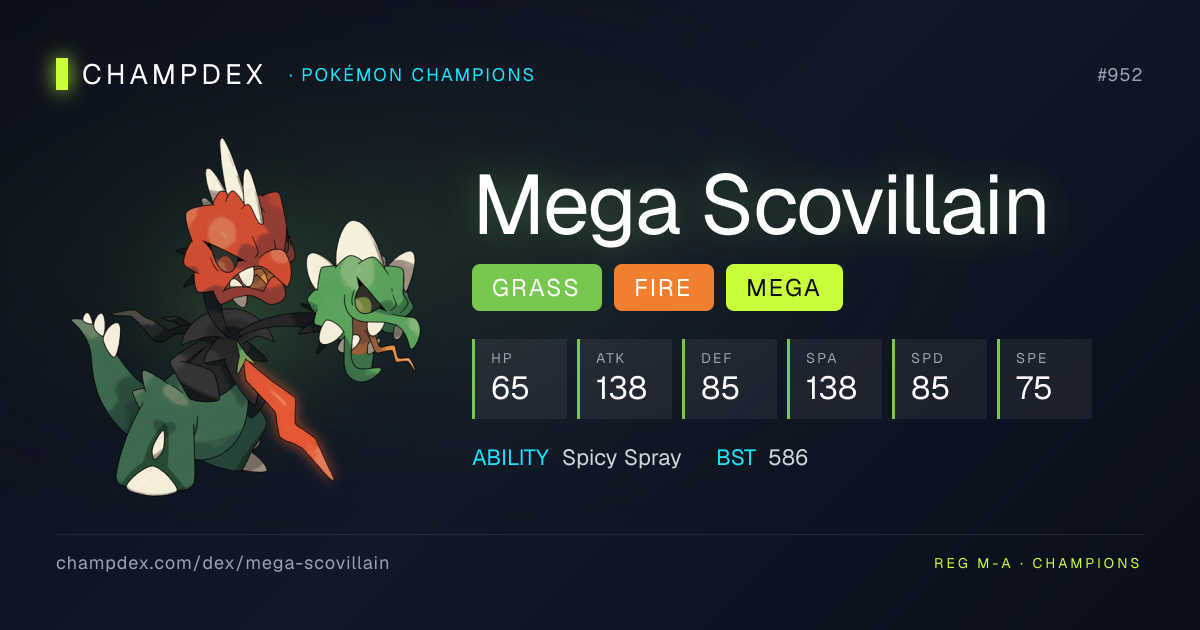Image resolution: width=1200 pixels, height=630 pixels.
Task: Click the Mega form badge
Action: [783, 288]
